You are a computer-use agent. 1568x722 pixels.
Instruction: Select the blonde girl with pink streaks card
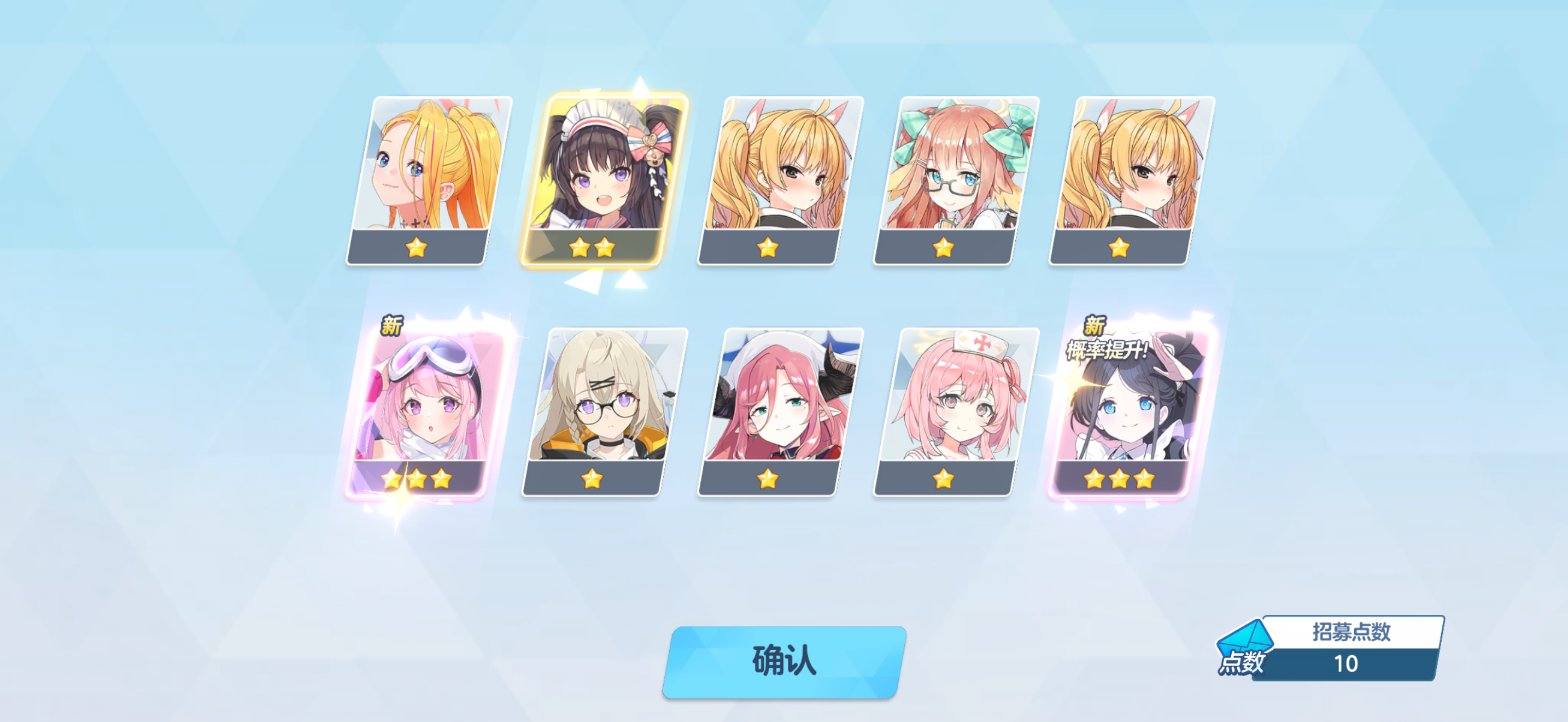coord(429,179)
